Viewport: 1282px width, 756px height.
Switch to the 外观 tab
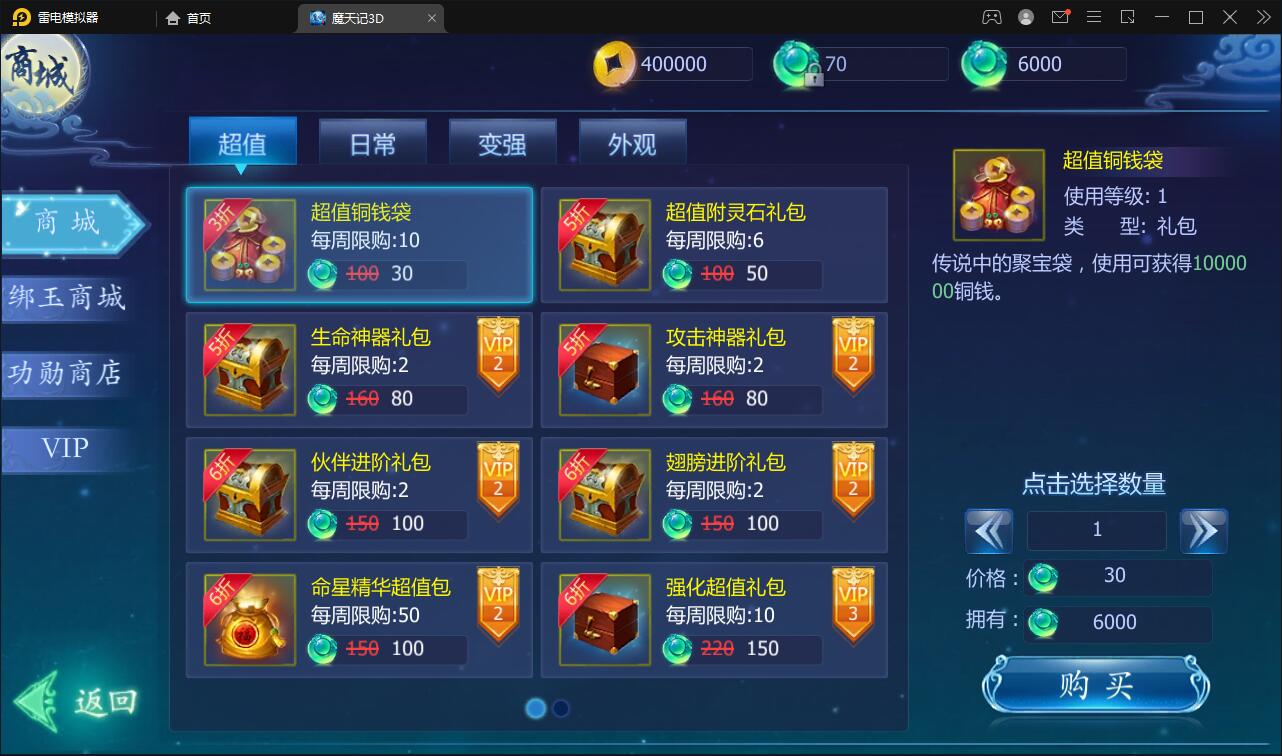[x=632, y=143]
